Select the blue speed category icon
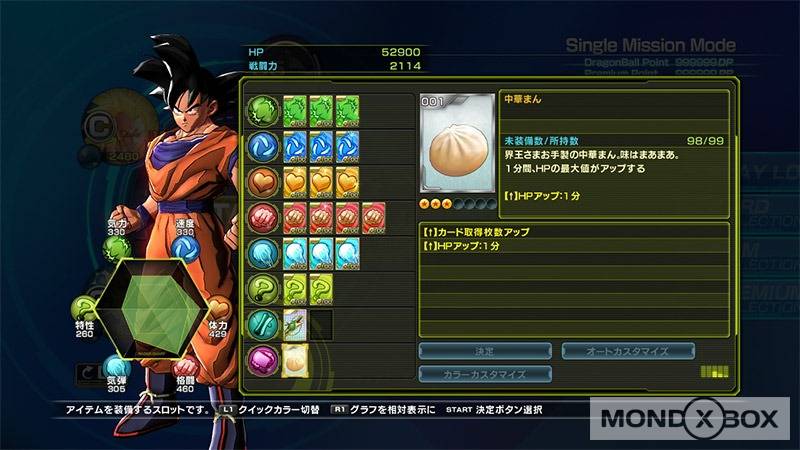Viewport: 800px width, 450px height. coord(263,144)
